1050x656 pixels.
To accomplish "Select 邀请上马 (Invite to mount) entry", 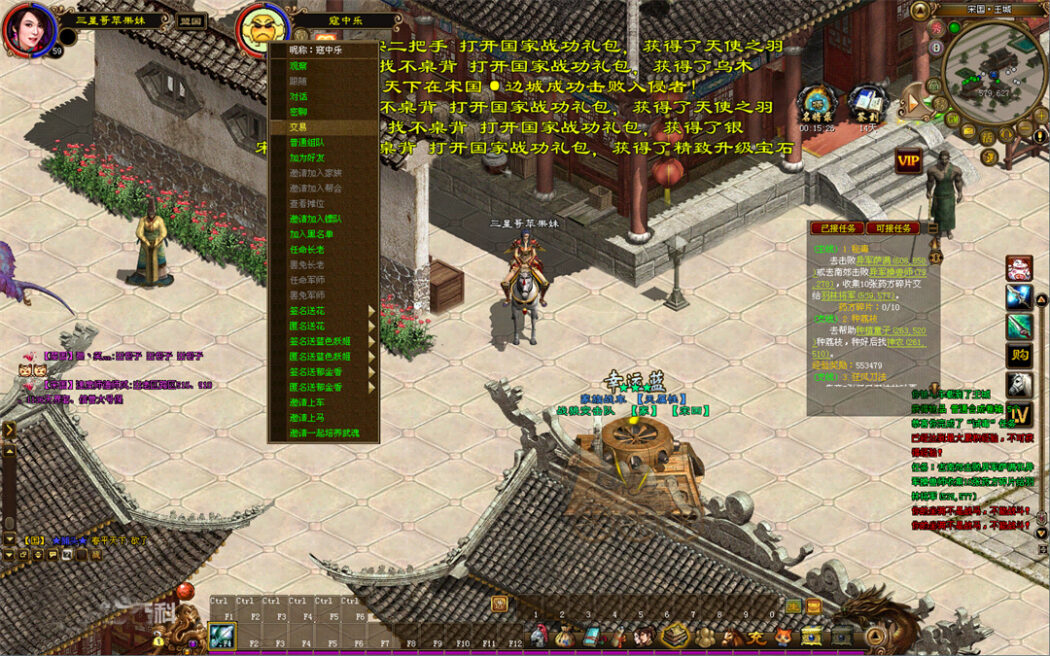I will pos(308,418).
